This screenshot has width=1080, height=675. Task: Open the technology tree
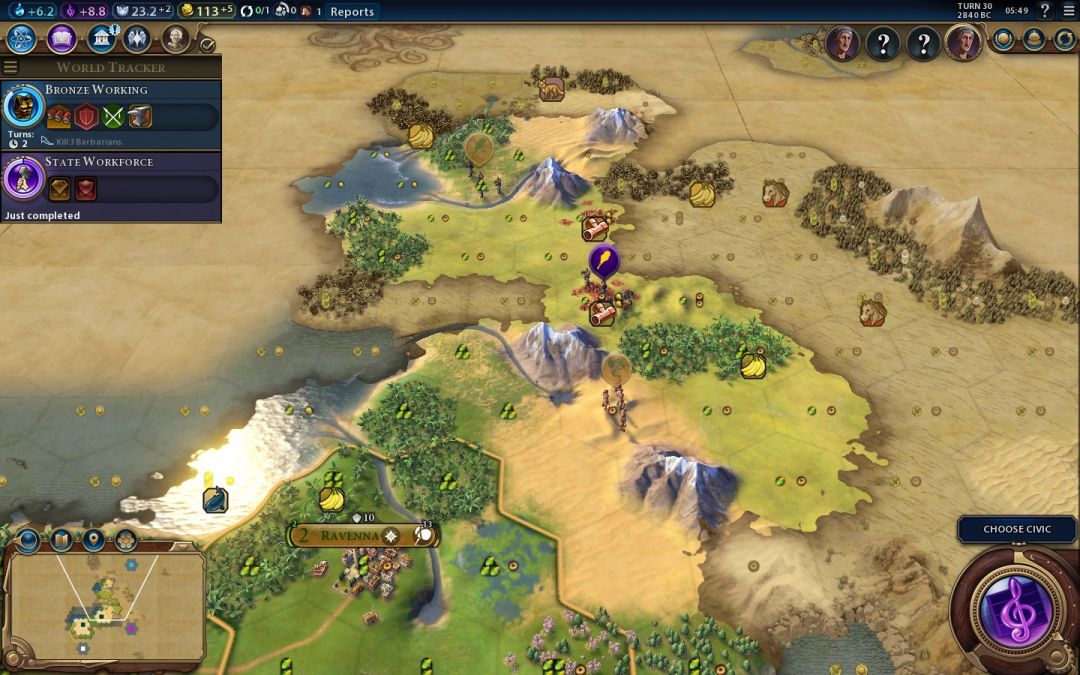point(22,39)
